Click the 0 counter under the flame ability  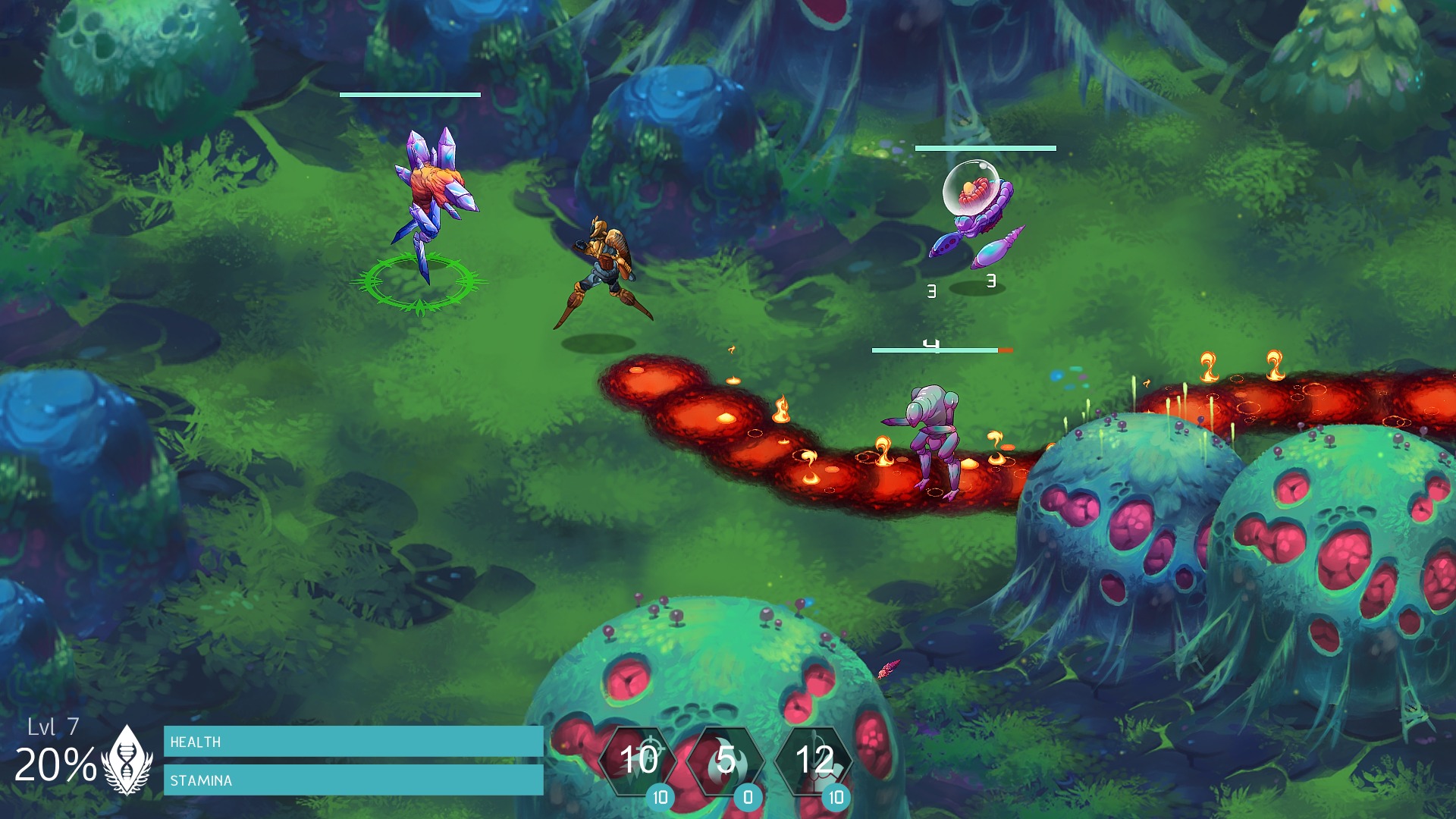coord(747,798)
